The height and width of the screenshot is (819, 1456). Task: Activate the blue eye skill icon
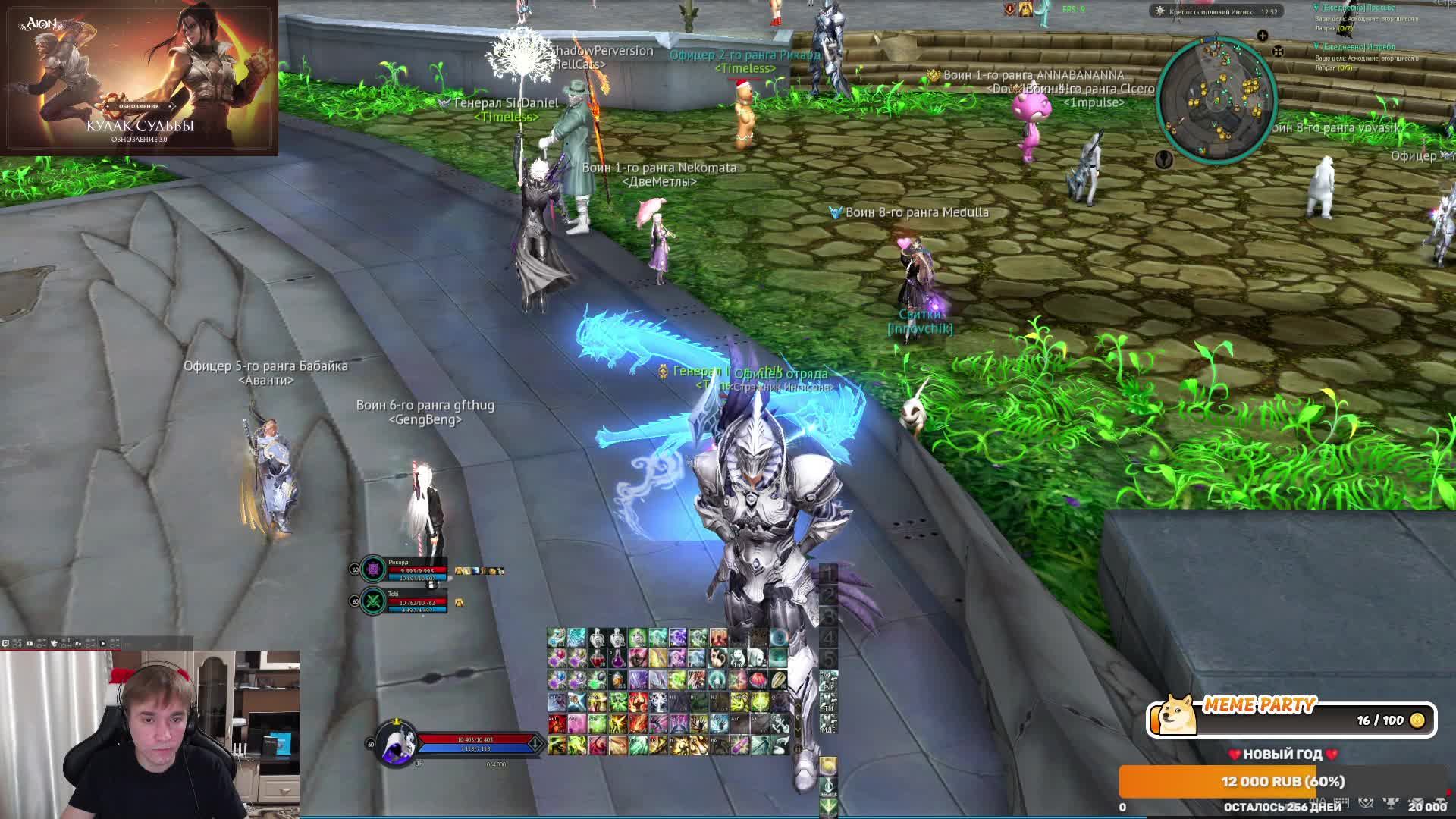778,638
